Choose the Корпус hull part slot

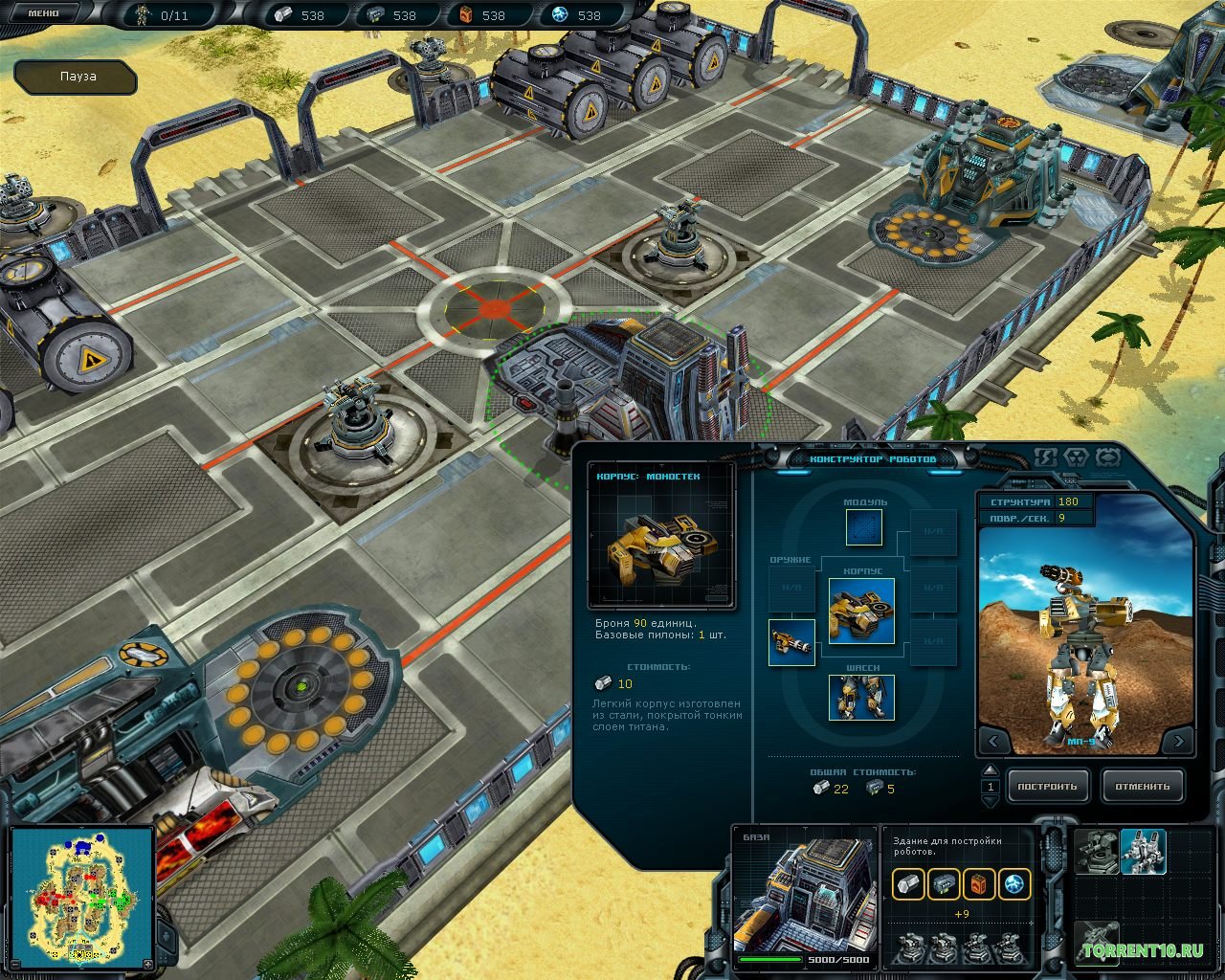coord(861,611)
